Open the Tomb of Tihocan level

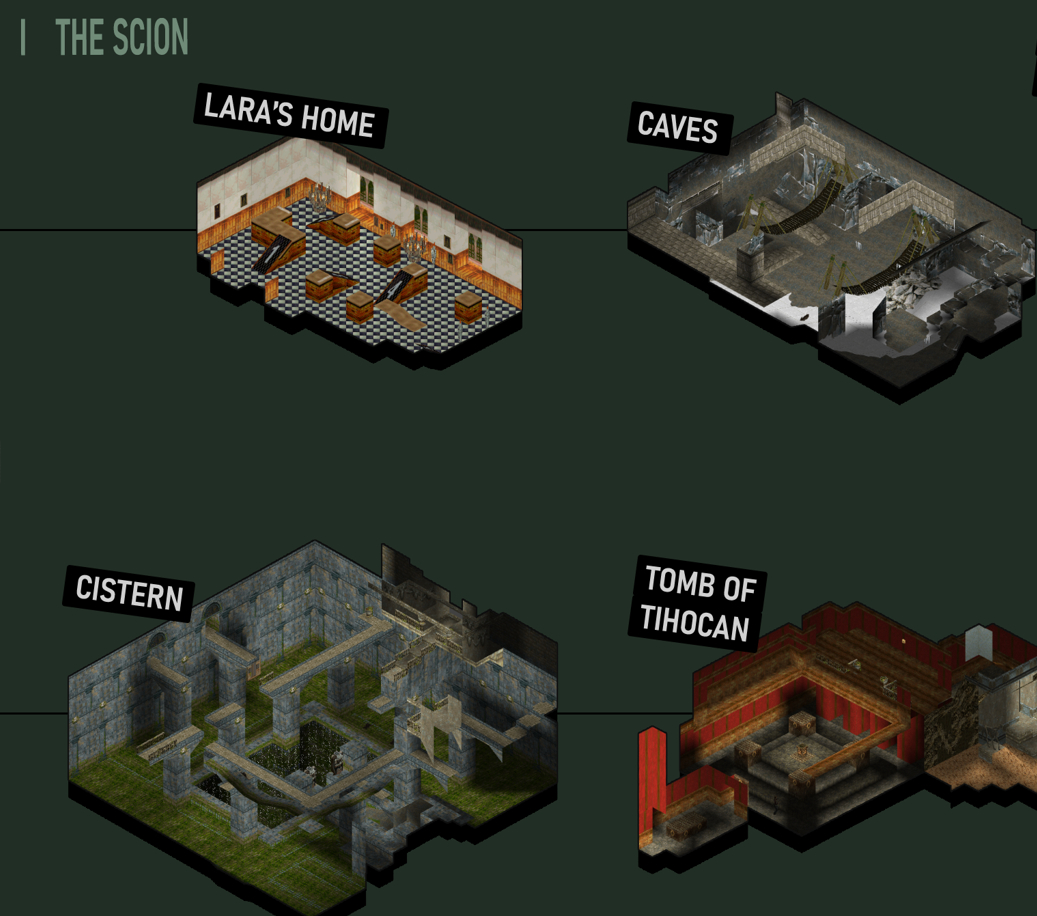(x=835, y=730)
